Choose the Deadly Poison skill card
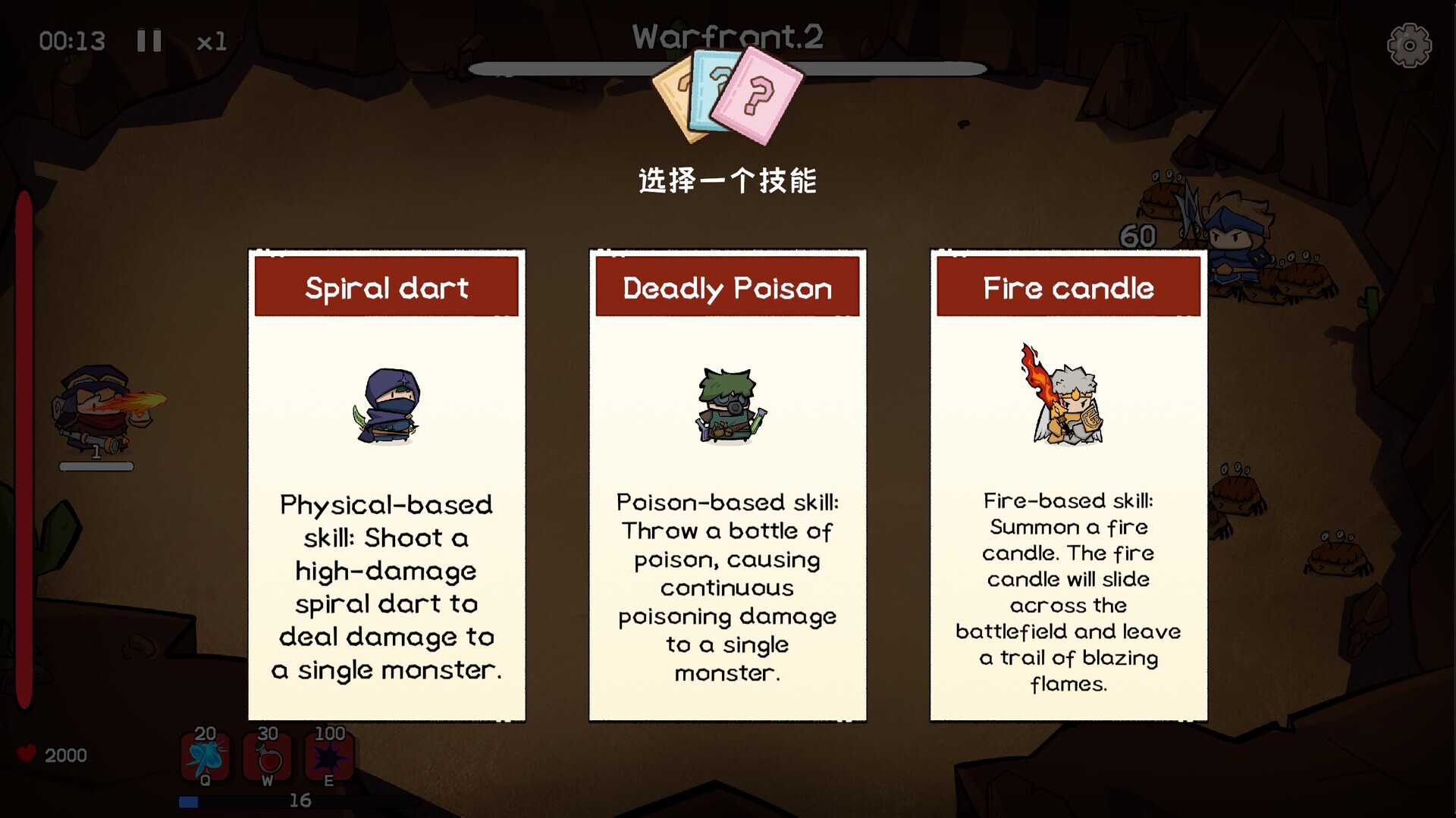1456x818 pixels. (x=726, y=485)
